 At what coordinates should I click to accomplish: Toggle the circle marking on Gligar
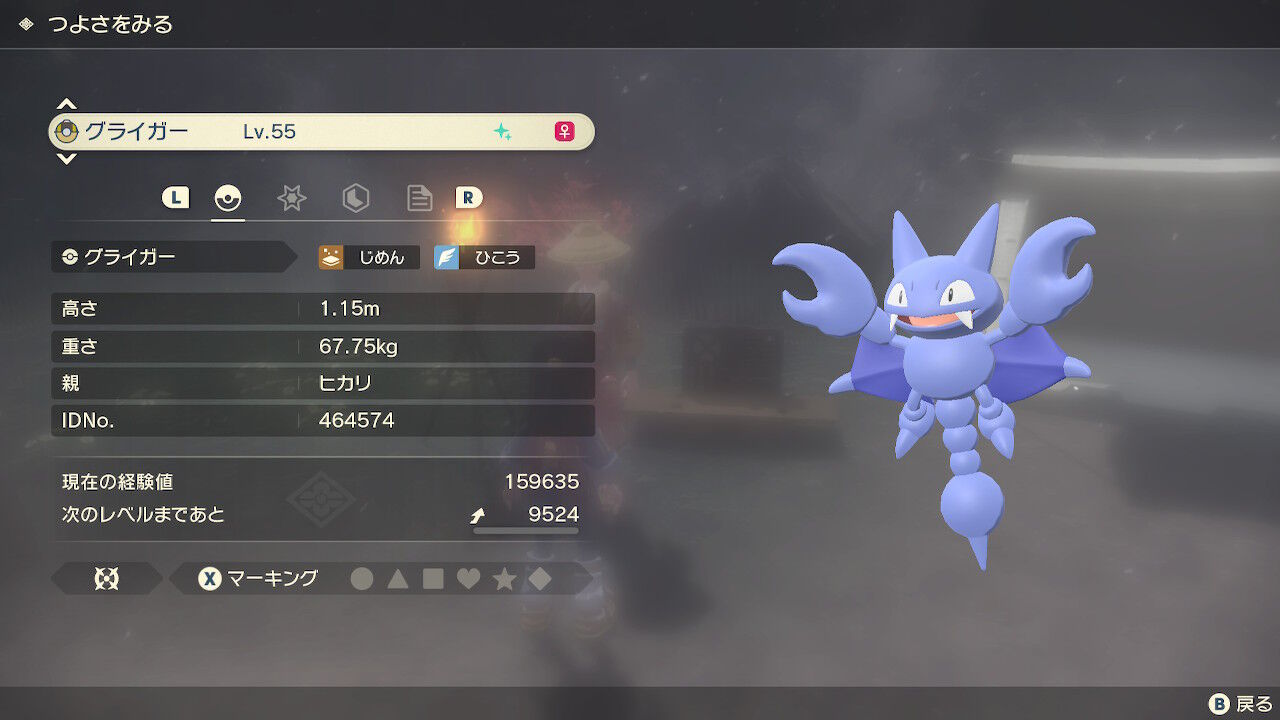pos(362,577)
